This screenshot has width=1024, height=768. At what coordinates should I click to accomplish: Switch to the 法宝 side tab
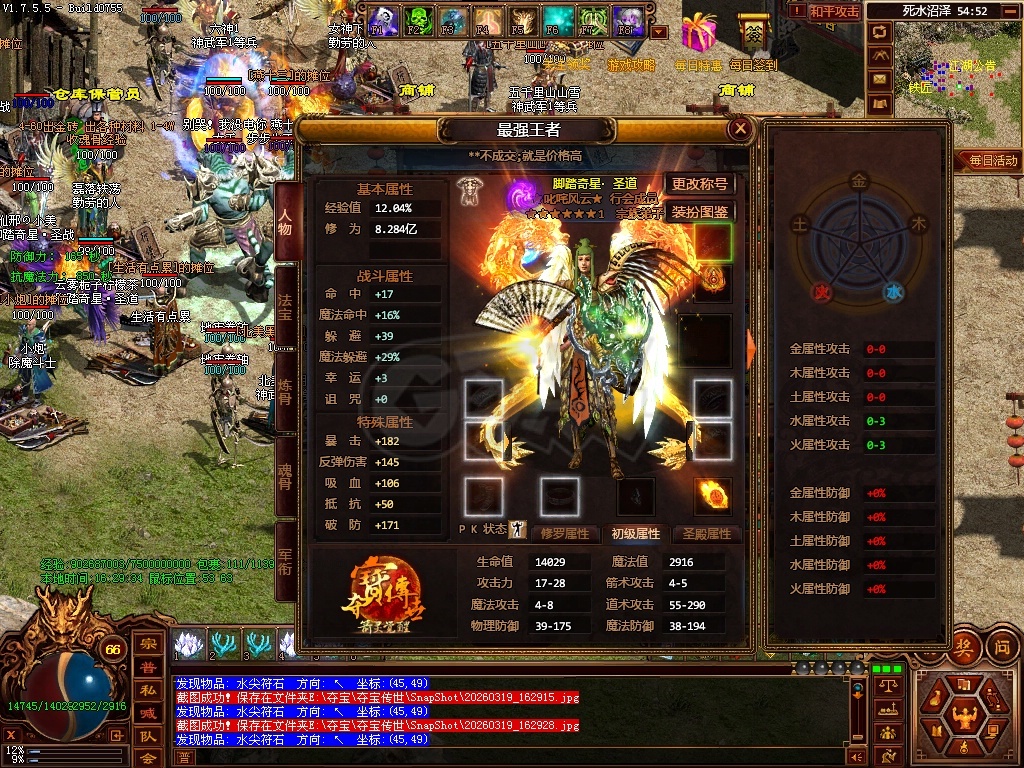(285, 304)
